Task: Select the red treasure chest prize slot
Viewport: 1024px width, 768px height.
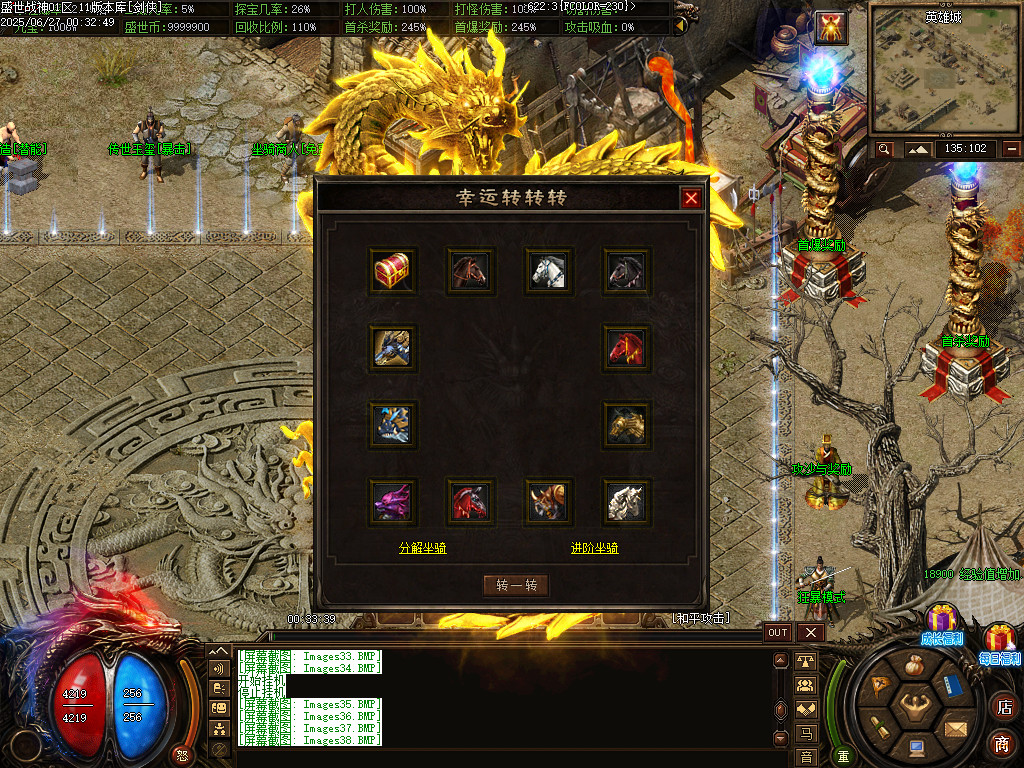Action: click(x=392, y=270)
